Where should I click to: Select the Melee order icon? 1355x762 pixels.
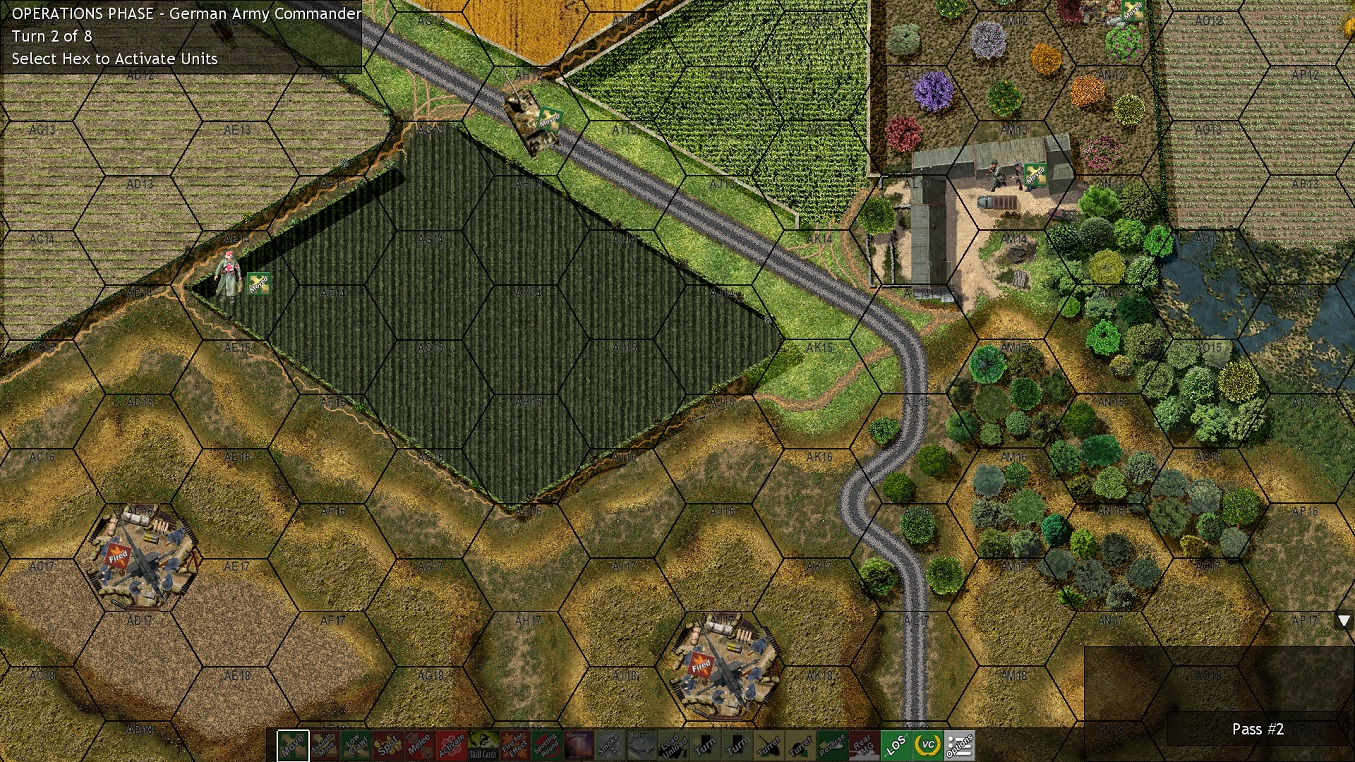(420, 745)
